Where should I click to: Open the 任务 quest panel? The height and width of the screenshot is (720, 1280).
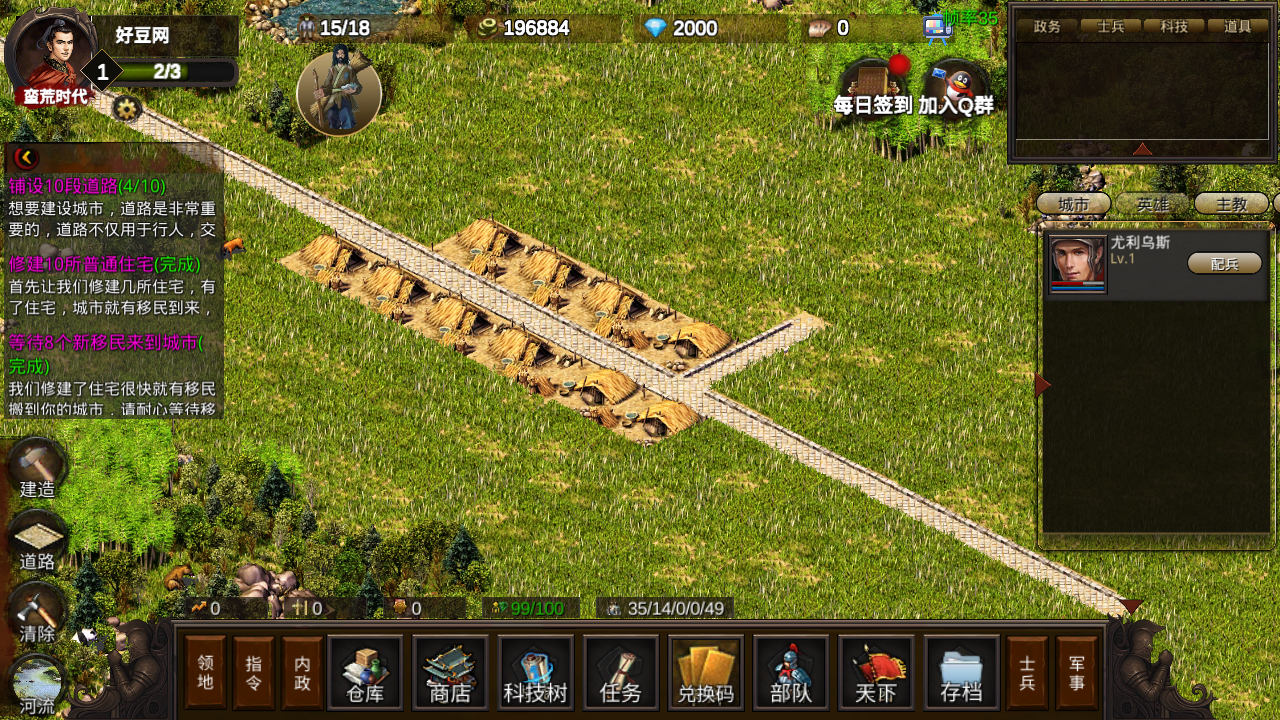coord(620,672)
